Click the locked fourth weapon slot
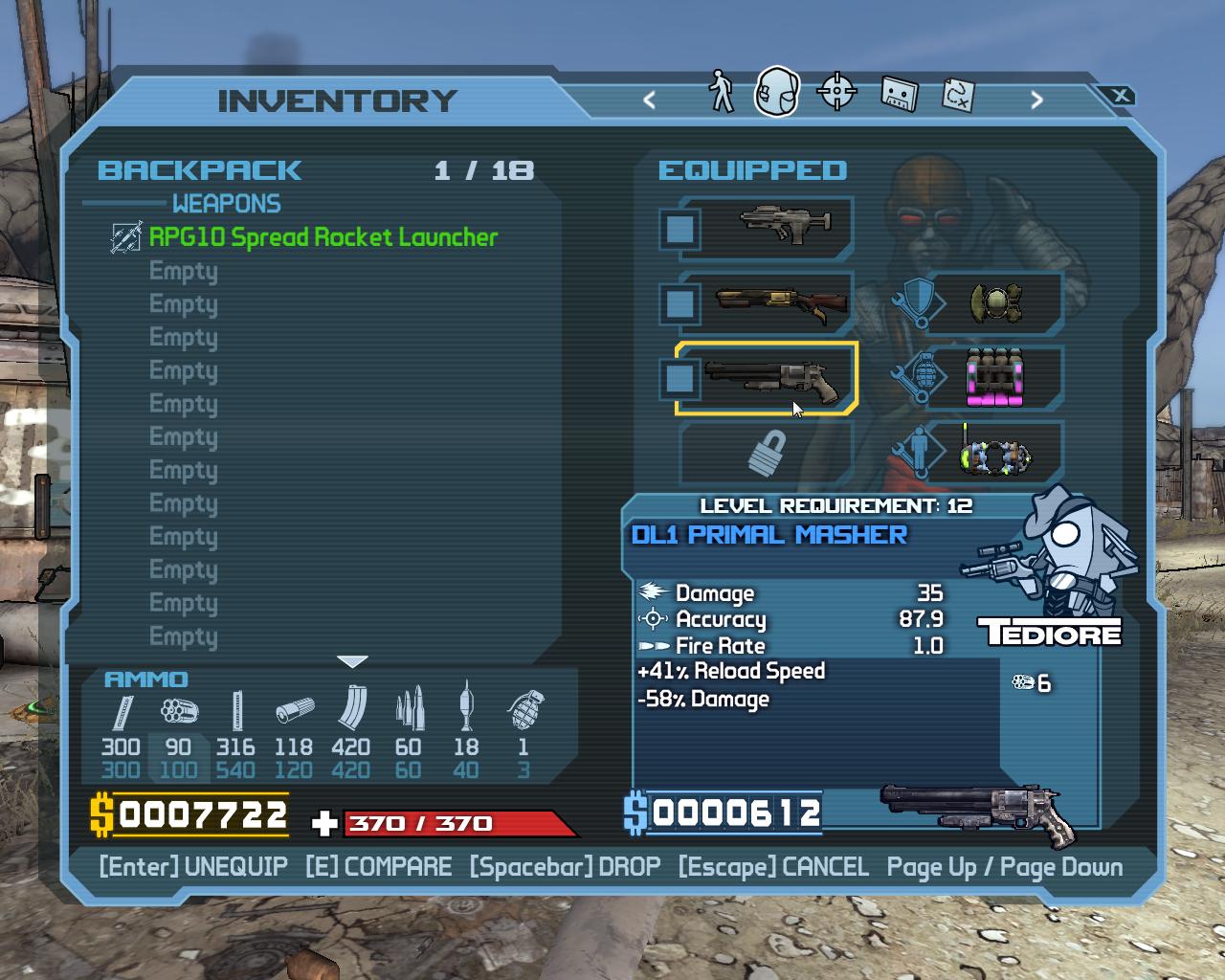The height and width of the screenshot is (980, 1225). (766, 454)
